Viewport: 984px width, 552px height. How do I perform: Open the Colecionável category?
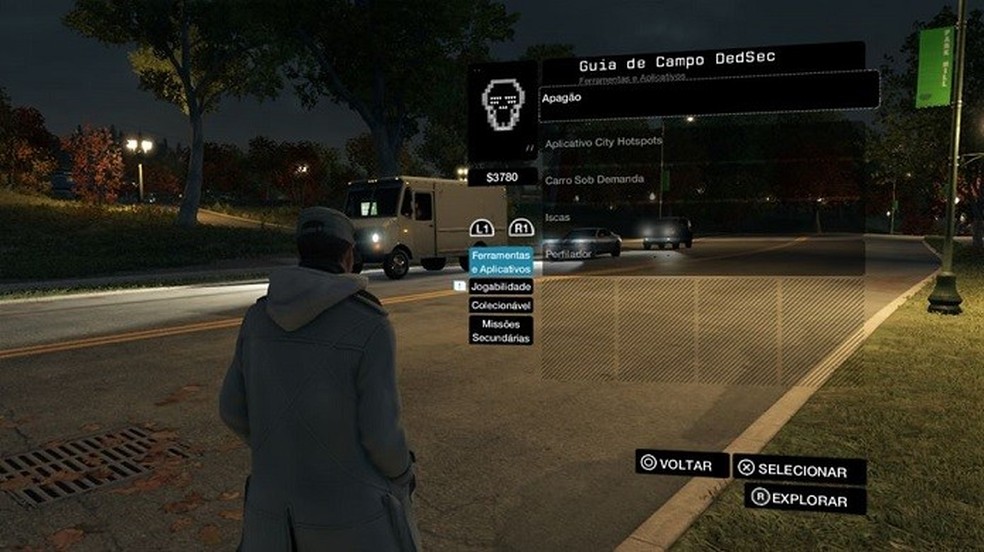(501, 305)
